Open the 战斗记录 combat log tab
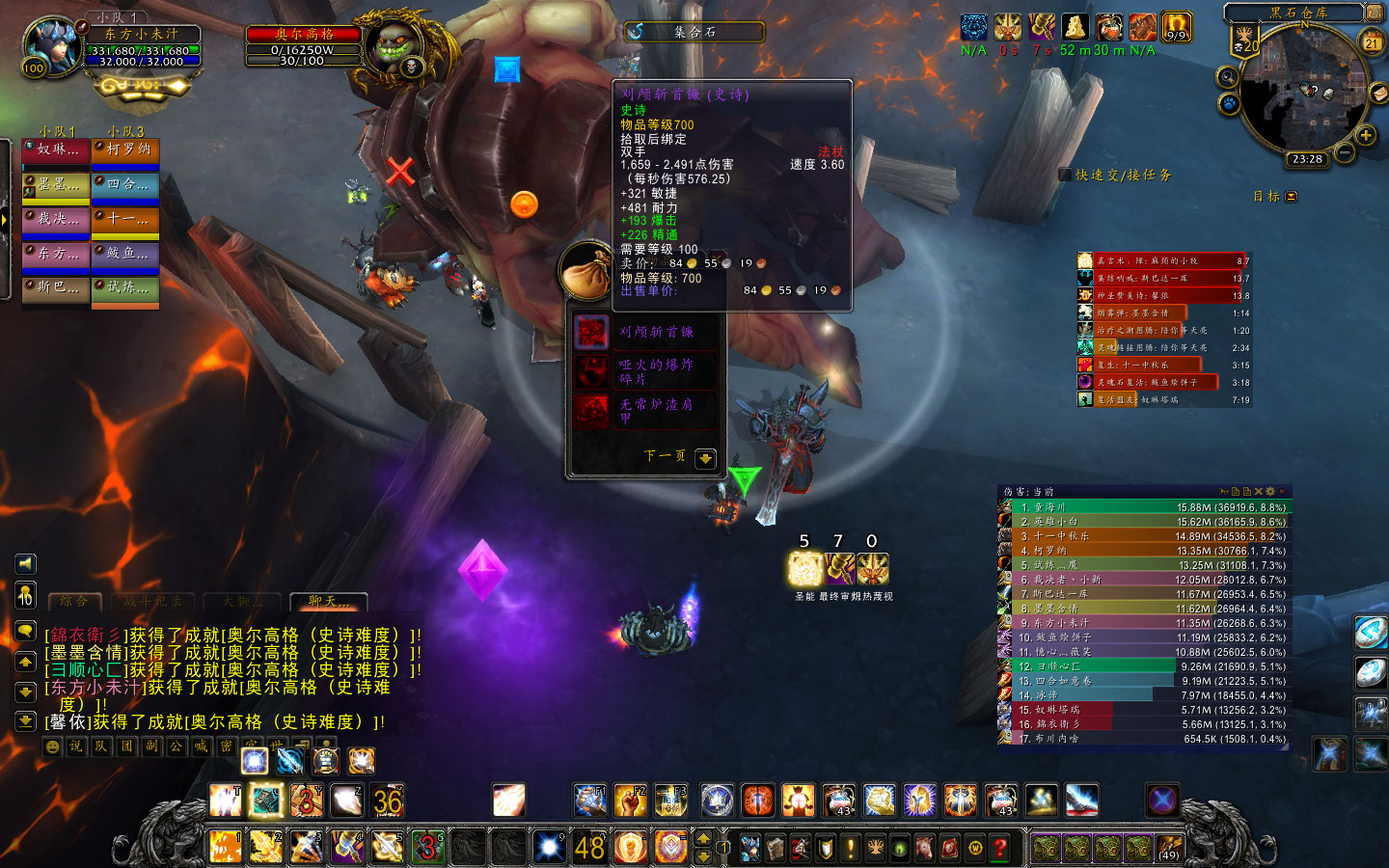The image size is (1389, 868). coord(152,602)
